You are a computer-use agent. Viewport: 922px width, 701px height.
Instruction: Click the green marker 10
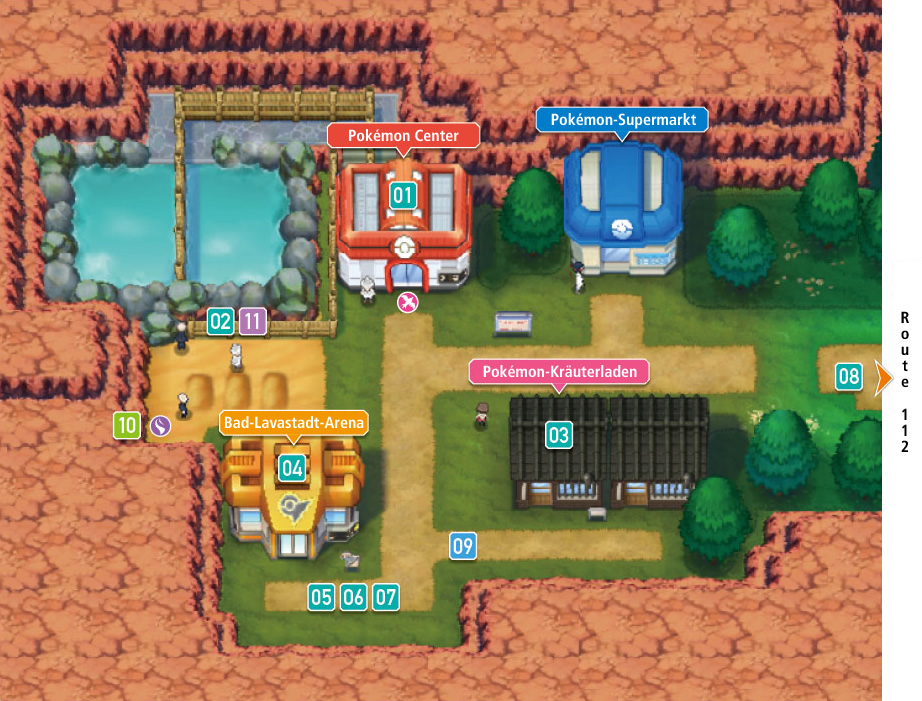[x=126, y=425]
